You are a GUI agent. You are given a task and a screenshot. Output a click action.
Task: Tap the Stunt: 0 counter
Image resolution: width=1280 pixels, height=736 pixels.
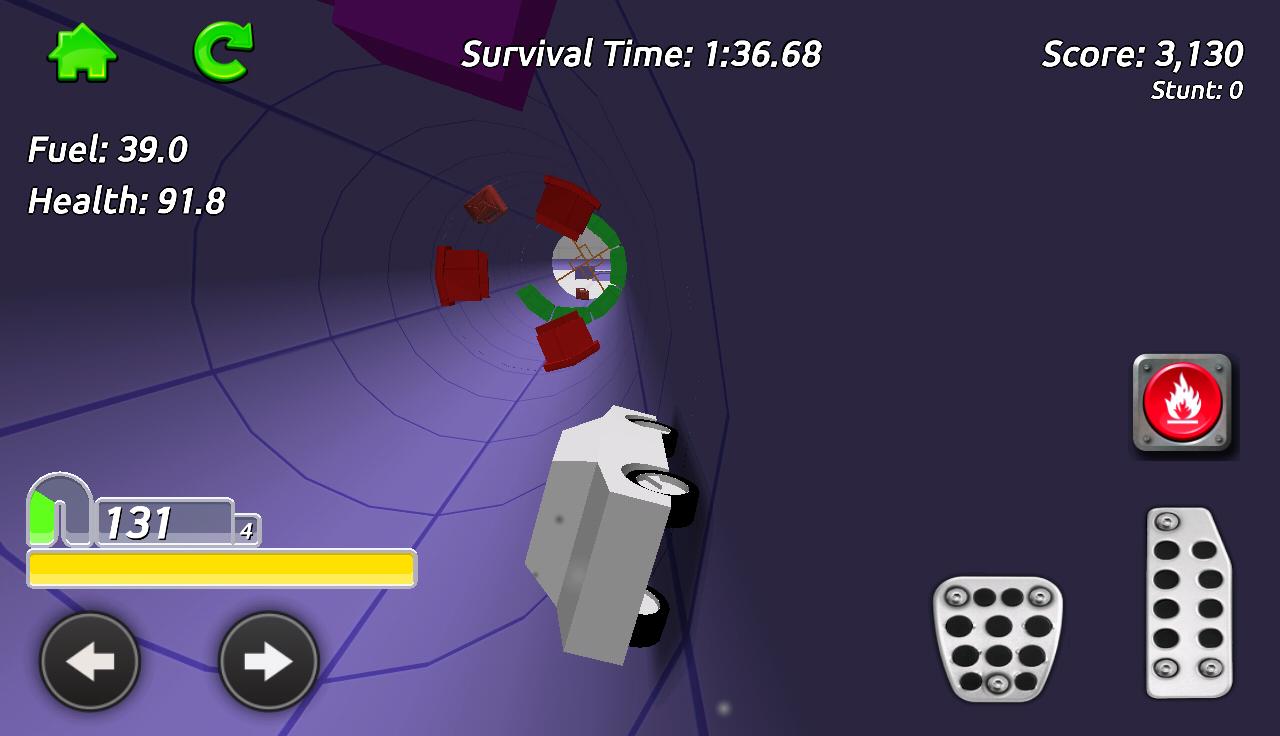1196,90
